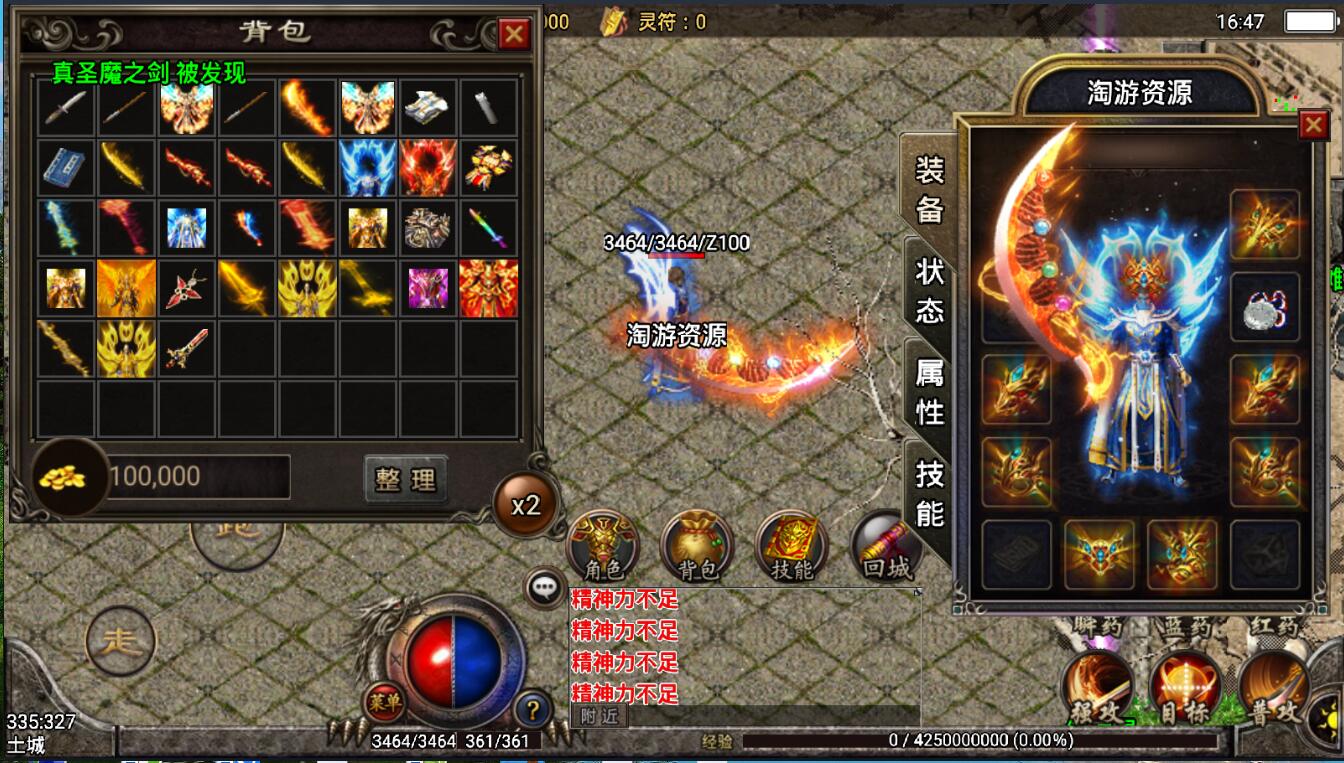Click the 目标 target button

[1185, 686]
